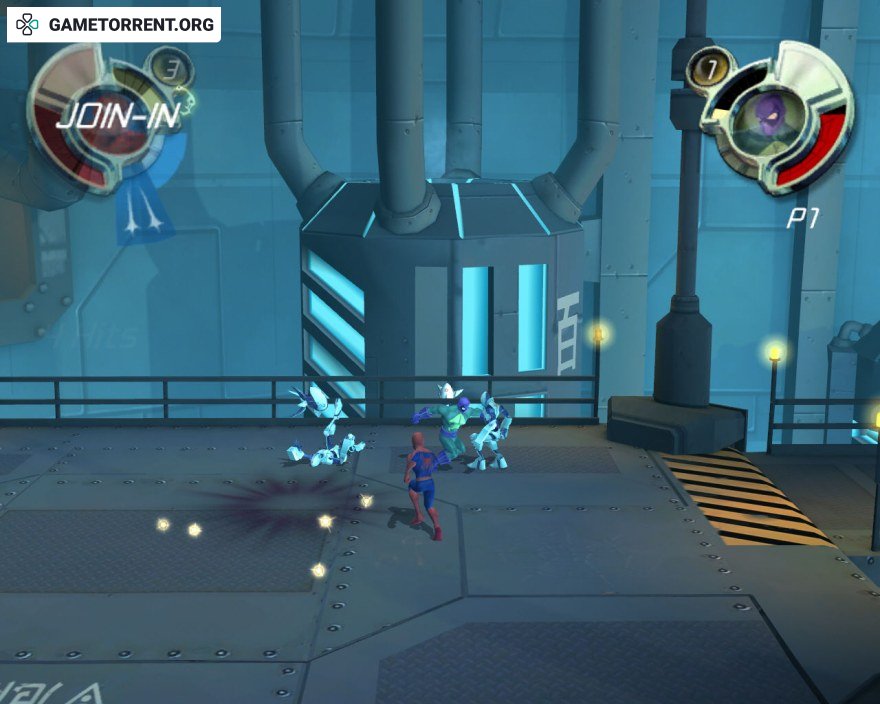
Task: Click the JOIN-IN player two prompt
Action: tap(117, 116)
